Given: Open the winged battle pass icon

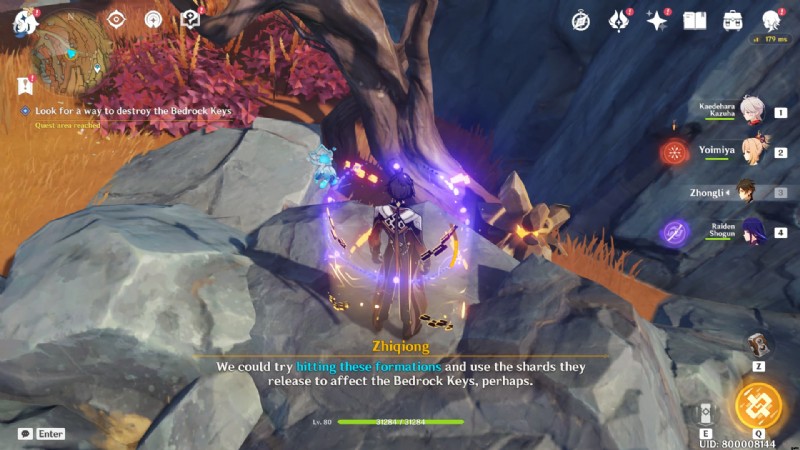Looking at the screenshot, I should [619, 20].
